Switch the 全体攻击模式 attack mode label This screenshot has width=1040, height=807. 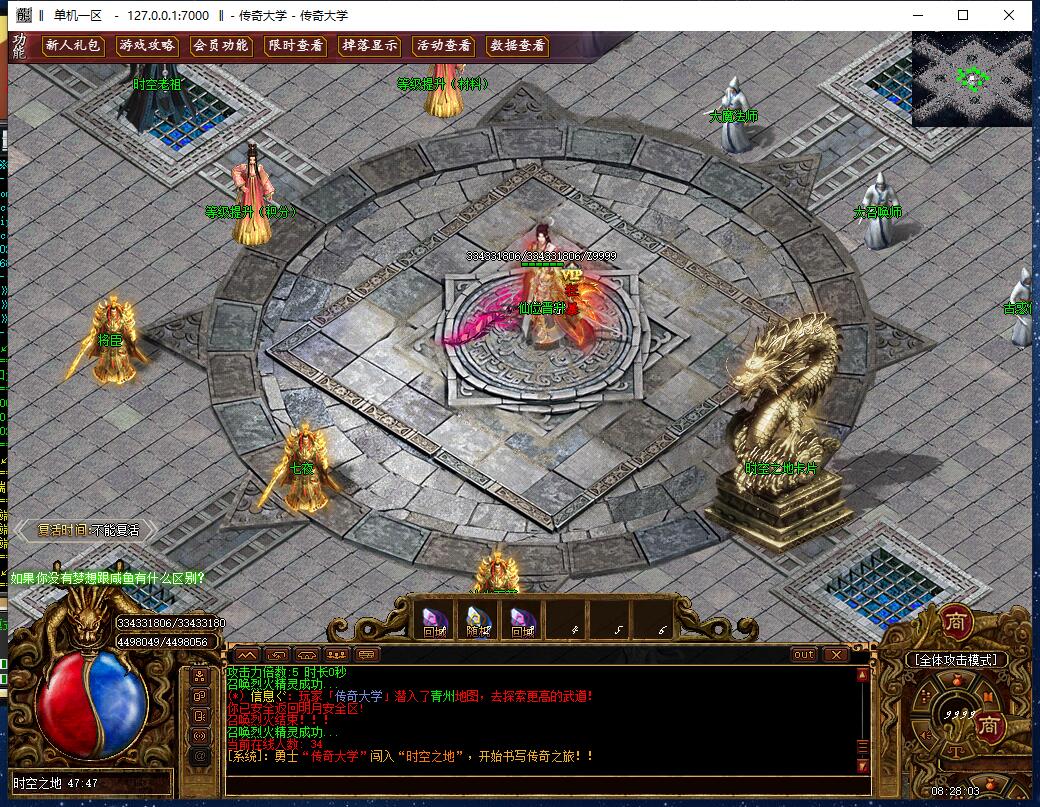955,660
